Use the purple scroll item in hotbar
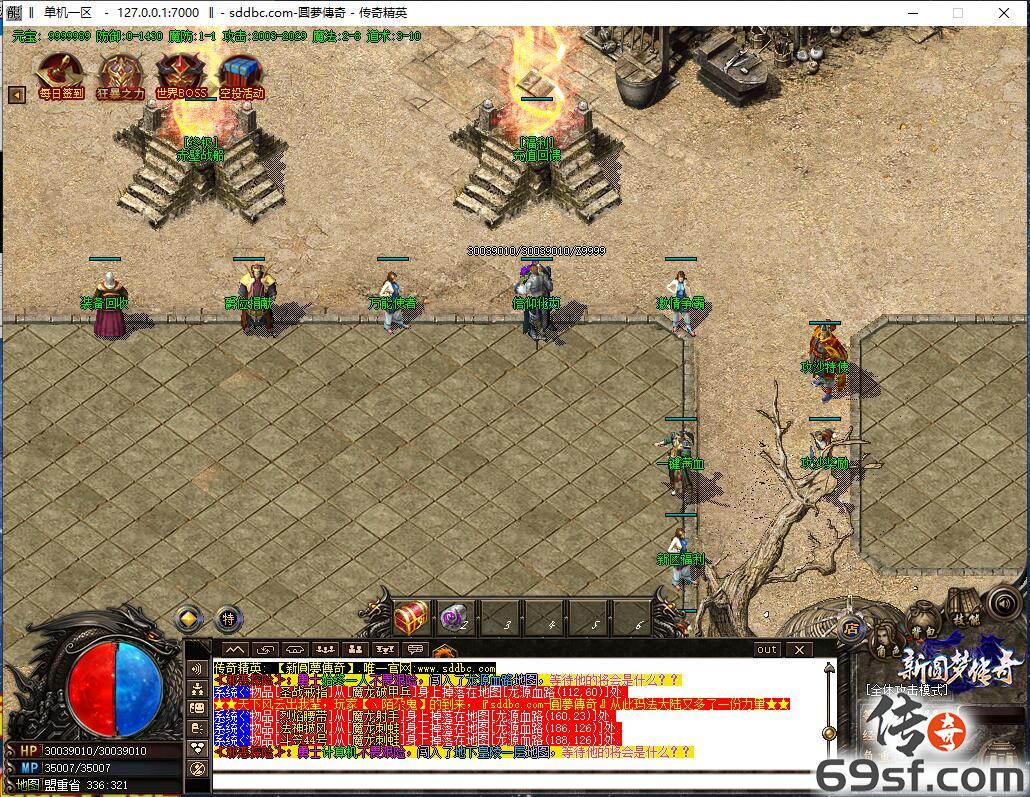1030x797 pixels. 456,618
